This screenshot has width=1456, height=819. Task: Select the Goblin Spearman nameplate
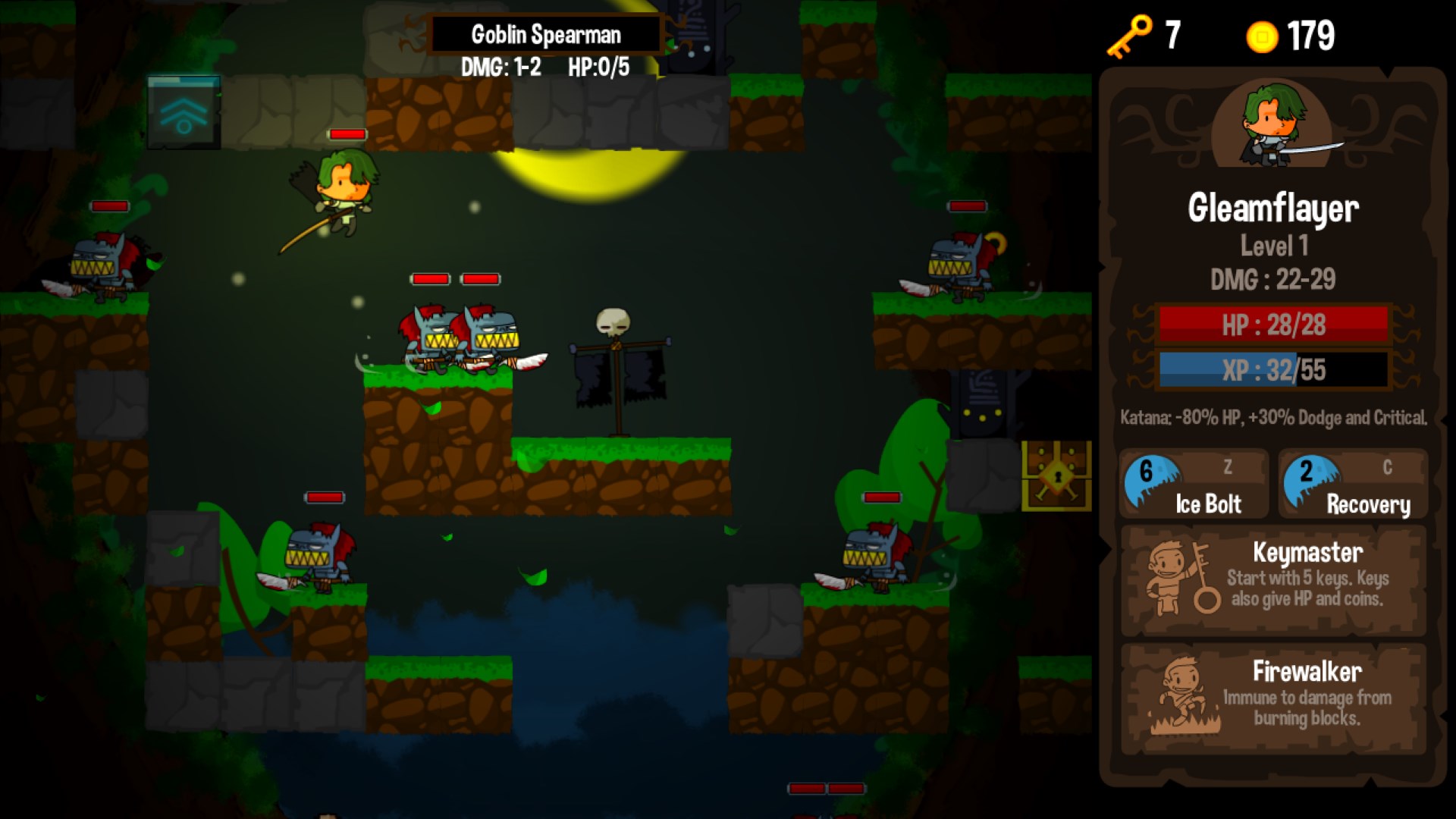click(x=546, y=34)
